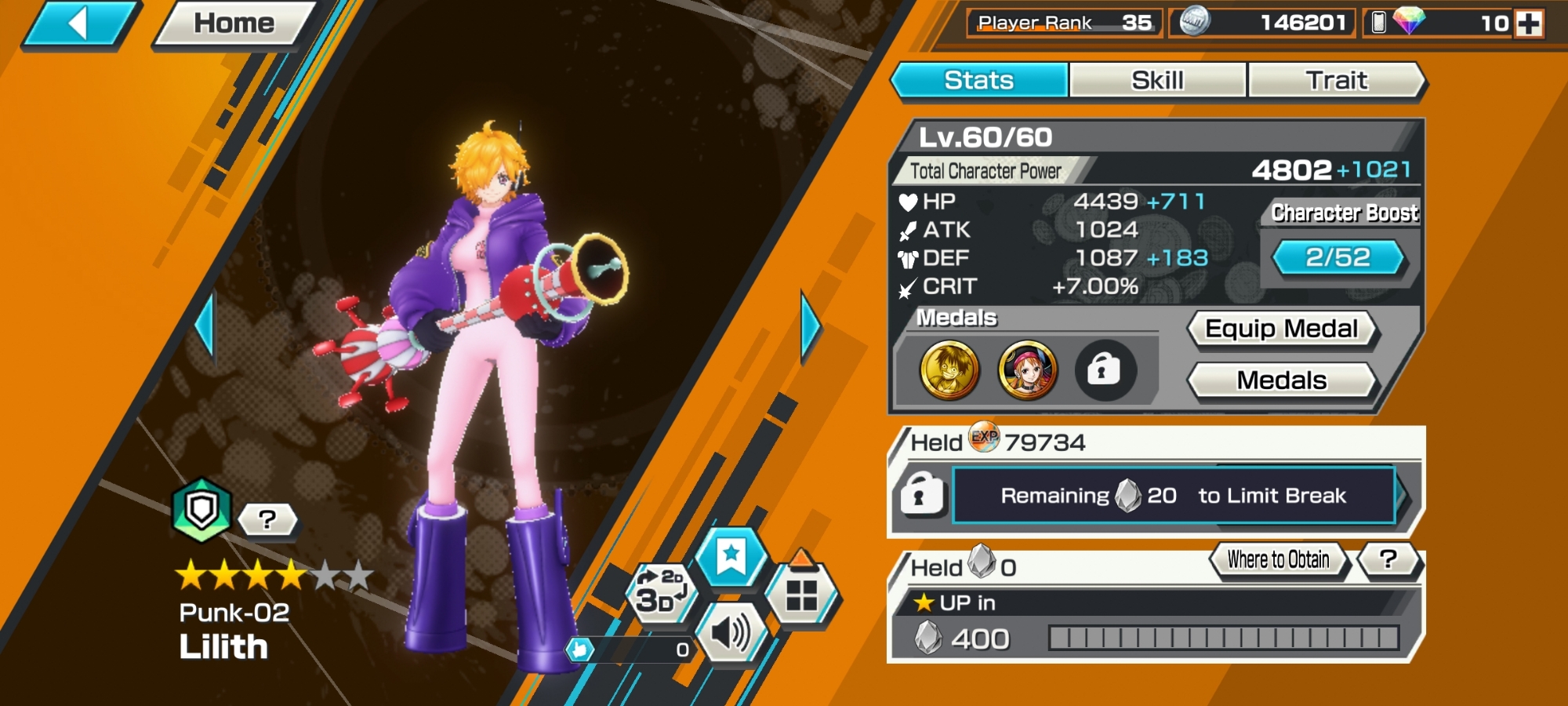Add rainbow diamonds with the plus button
The height and width of the screenshot is (706, 1568).
(1529, 24)
